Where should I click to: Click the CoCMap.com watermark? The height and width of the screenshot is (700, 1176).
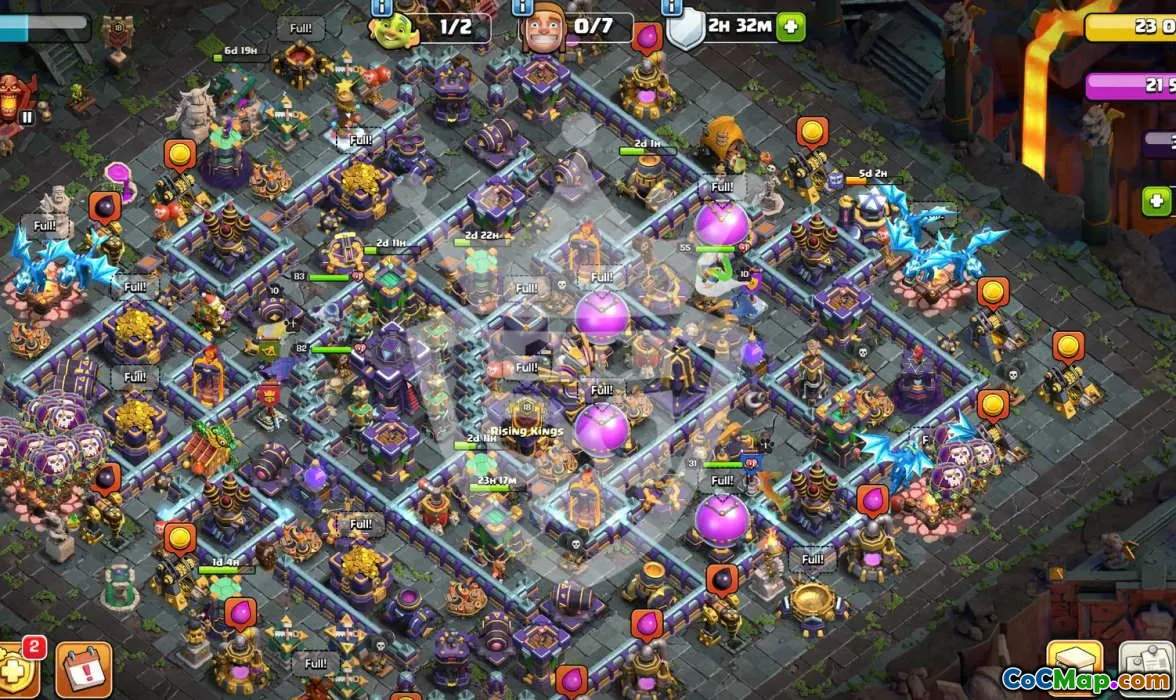(x=1086, y=680)
